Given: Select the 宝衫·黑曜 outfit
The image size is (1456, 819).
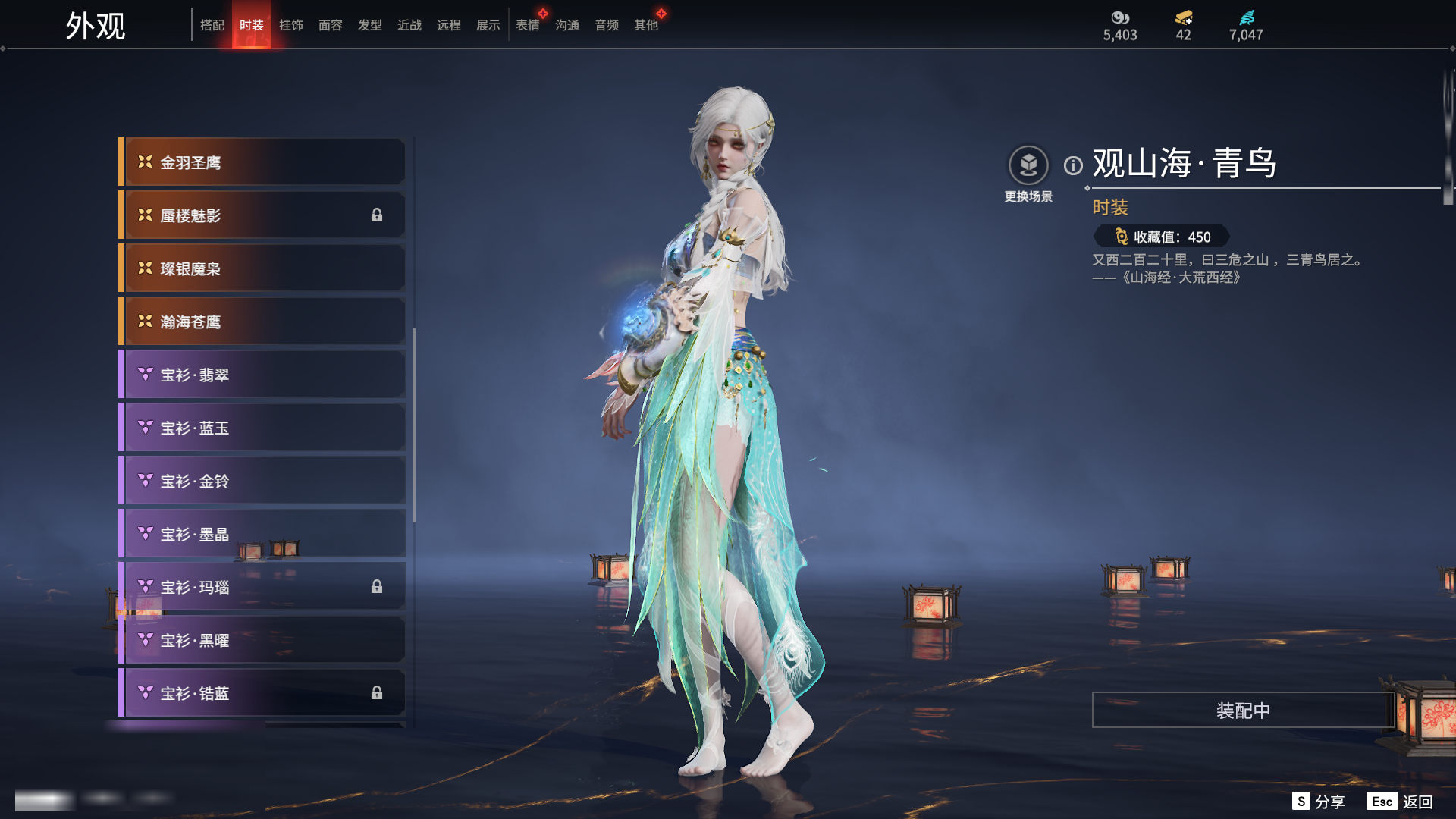Looking at the screenshot, I should click(x=262, y=640).
